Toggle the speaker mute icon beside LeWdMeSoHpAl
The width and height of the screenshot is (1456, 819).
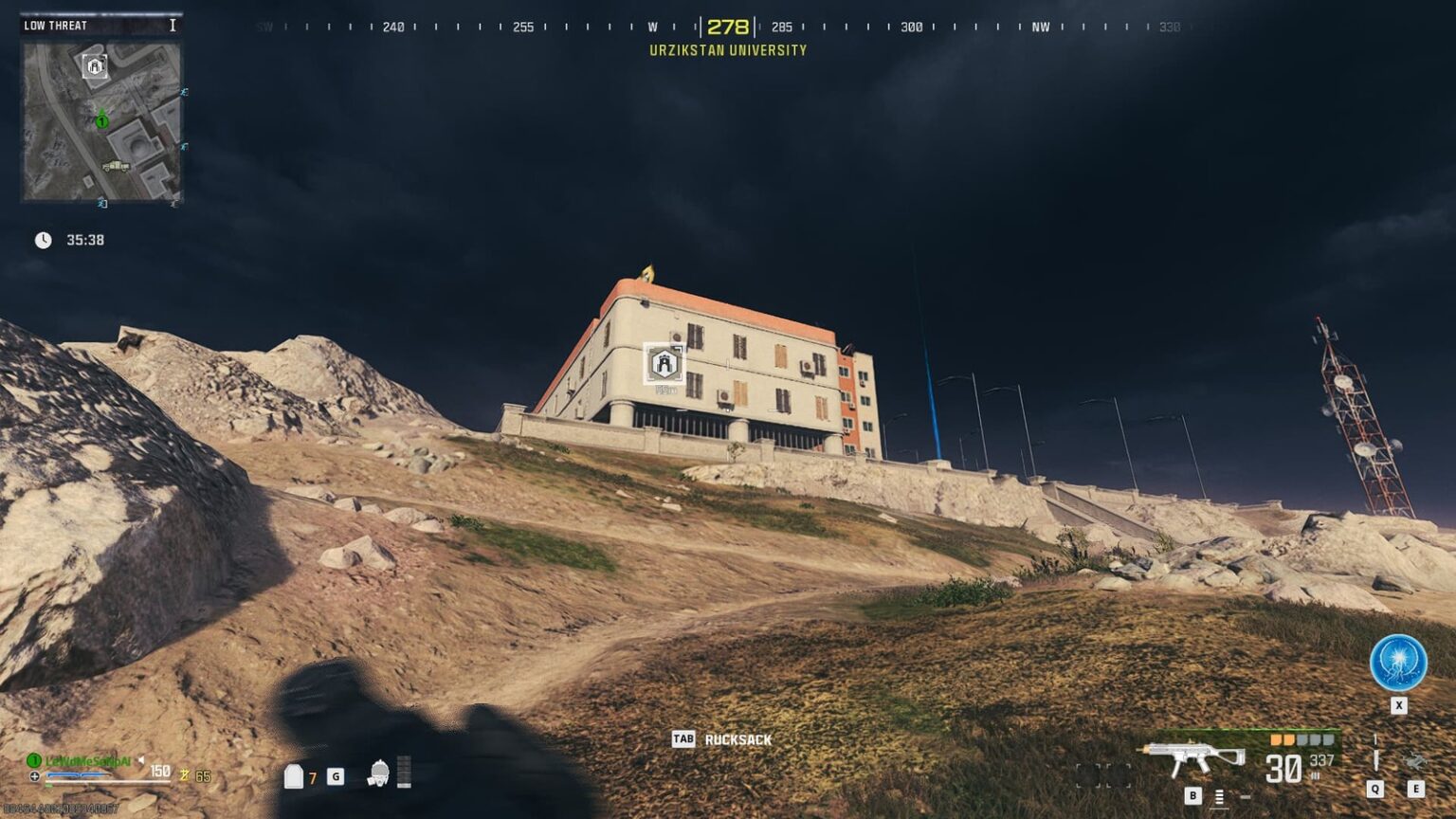tap(140, 761)
